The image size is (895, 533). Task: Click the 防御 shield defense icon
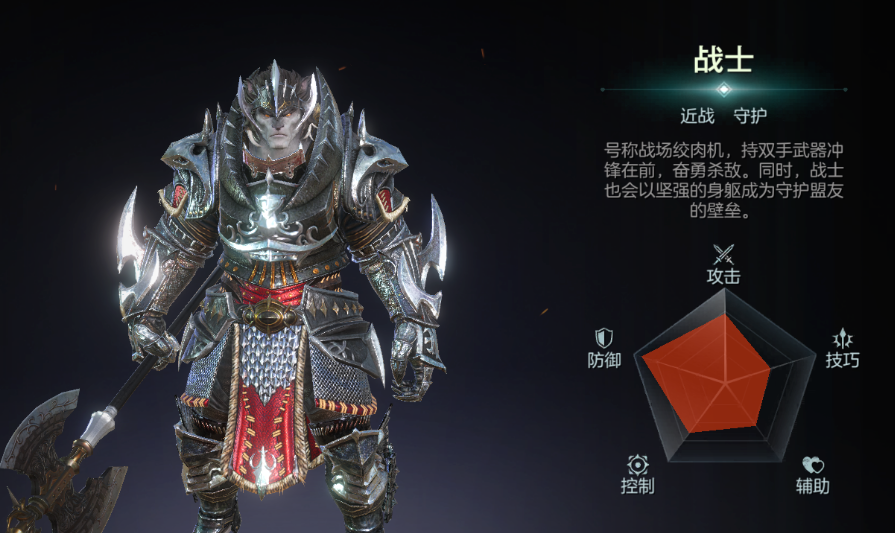tap(604, 338)
